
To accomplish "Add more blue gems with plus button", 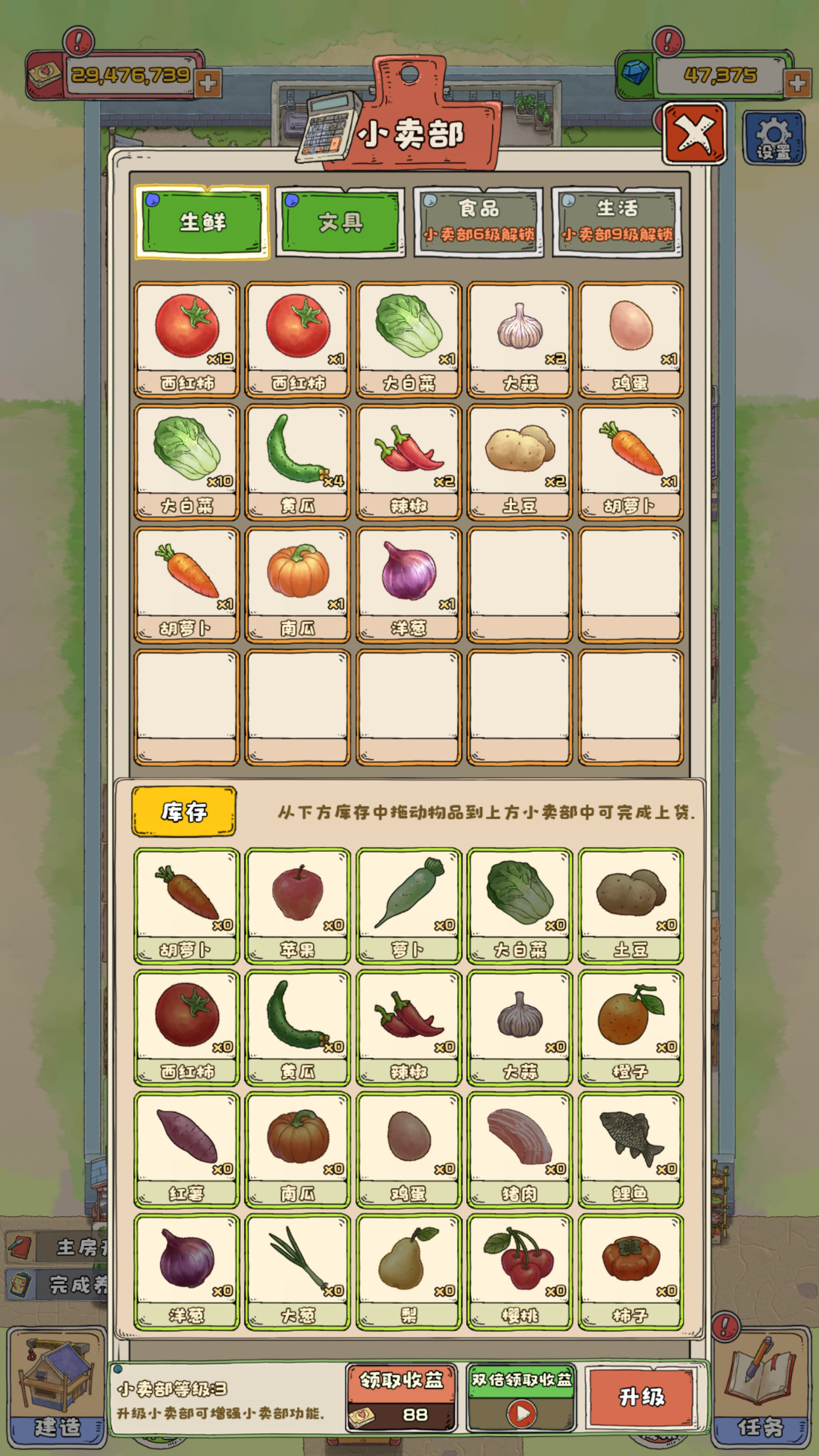I will [x=797, y=83].
